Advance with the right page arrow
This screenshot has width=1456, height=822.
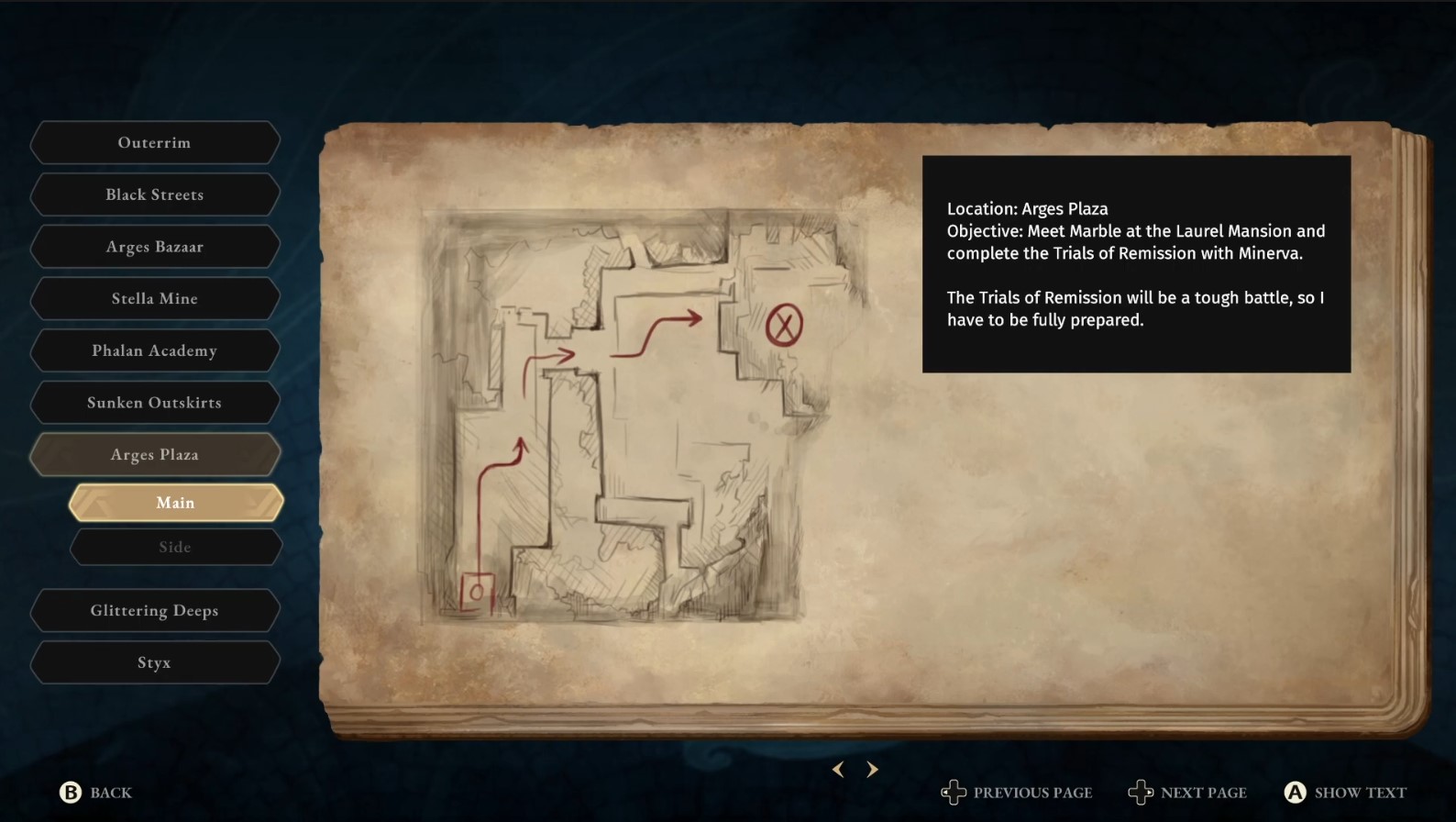872,770
